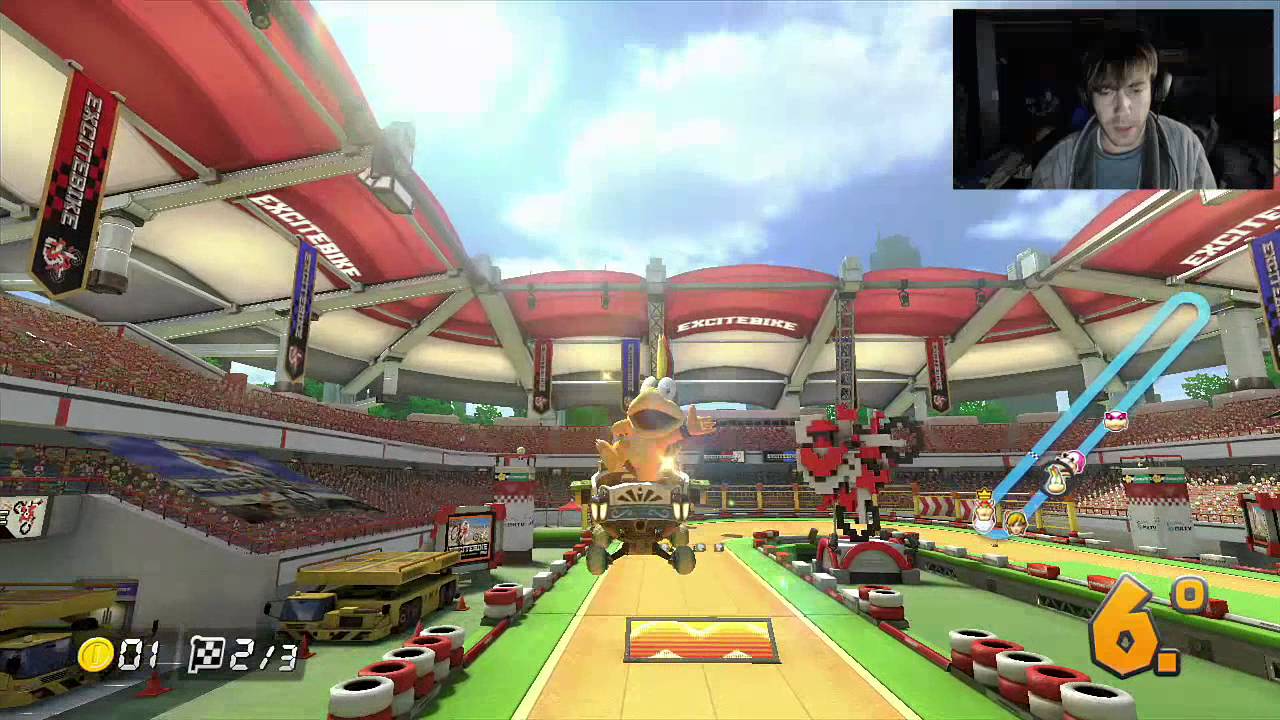
Task: Click the streamer's webcam overlay
Action: click(x=1113, y=99)
